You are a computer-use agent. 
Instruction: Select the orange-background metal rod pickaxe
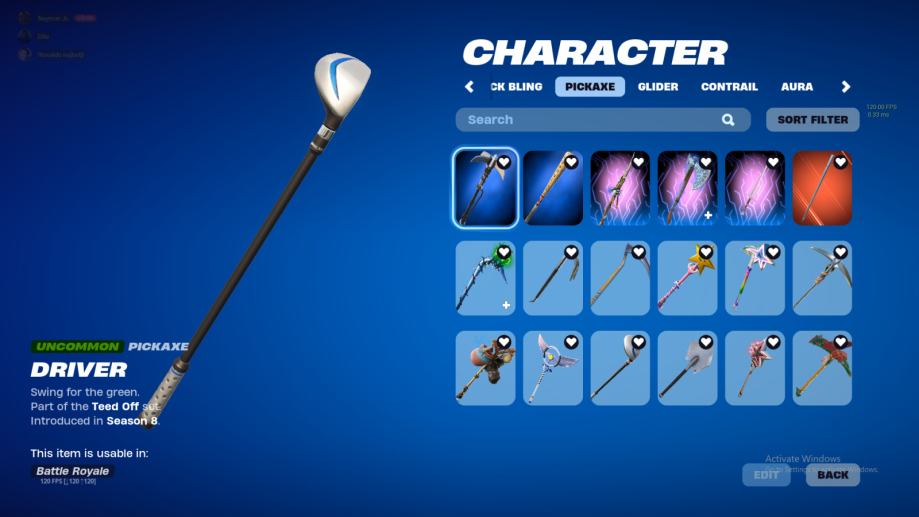pos(822,188)
